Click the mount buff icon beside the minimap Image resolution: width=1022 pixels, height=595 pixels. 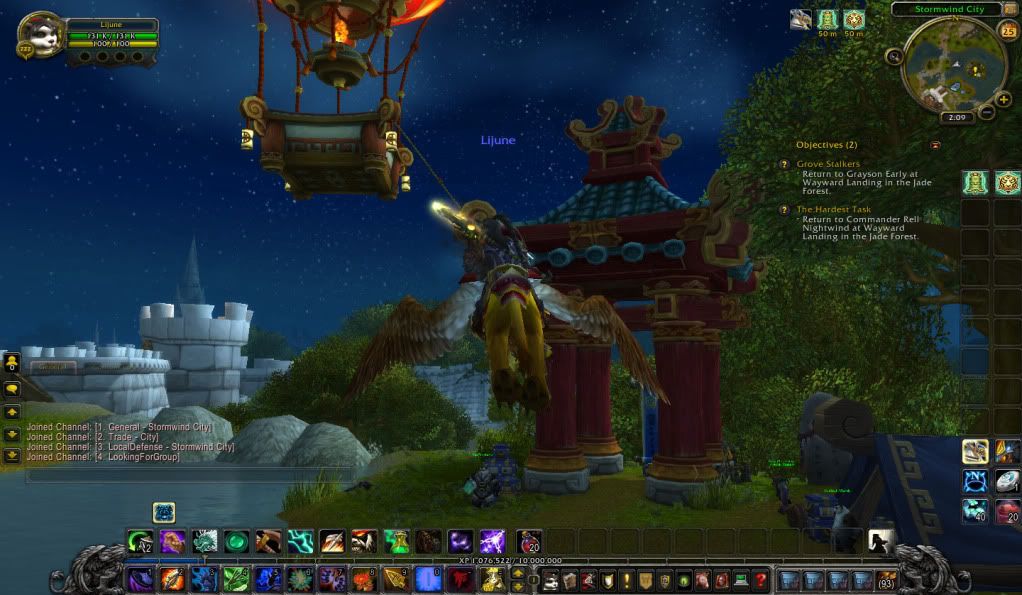pyautogui.click(x=801, y=19)
